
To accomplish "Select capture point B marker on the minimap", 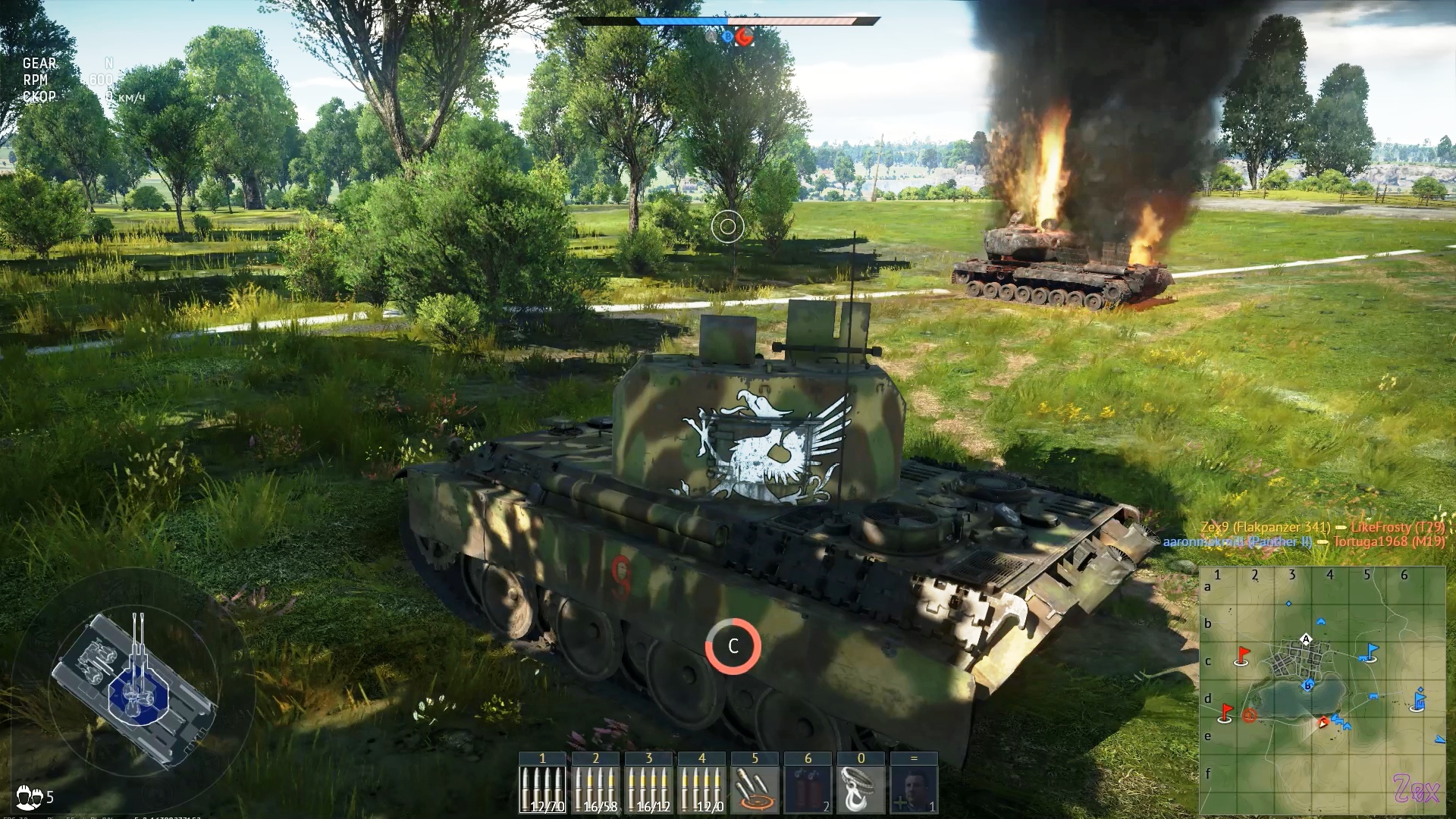I will pyautogui.click(x=1307, y=686).
